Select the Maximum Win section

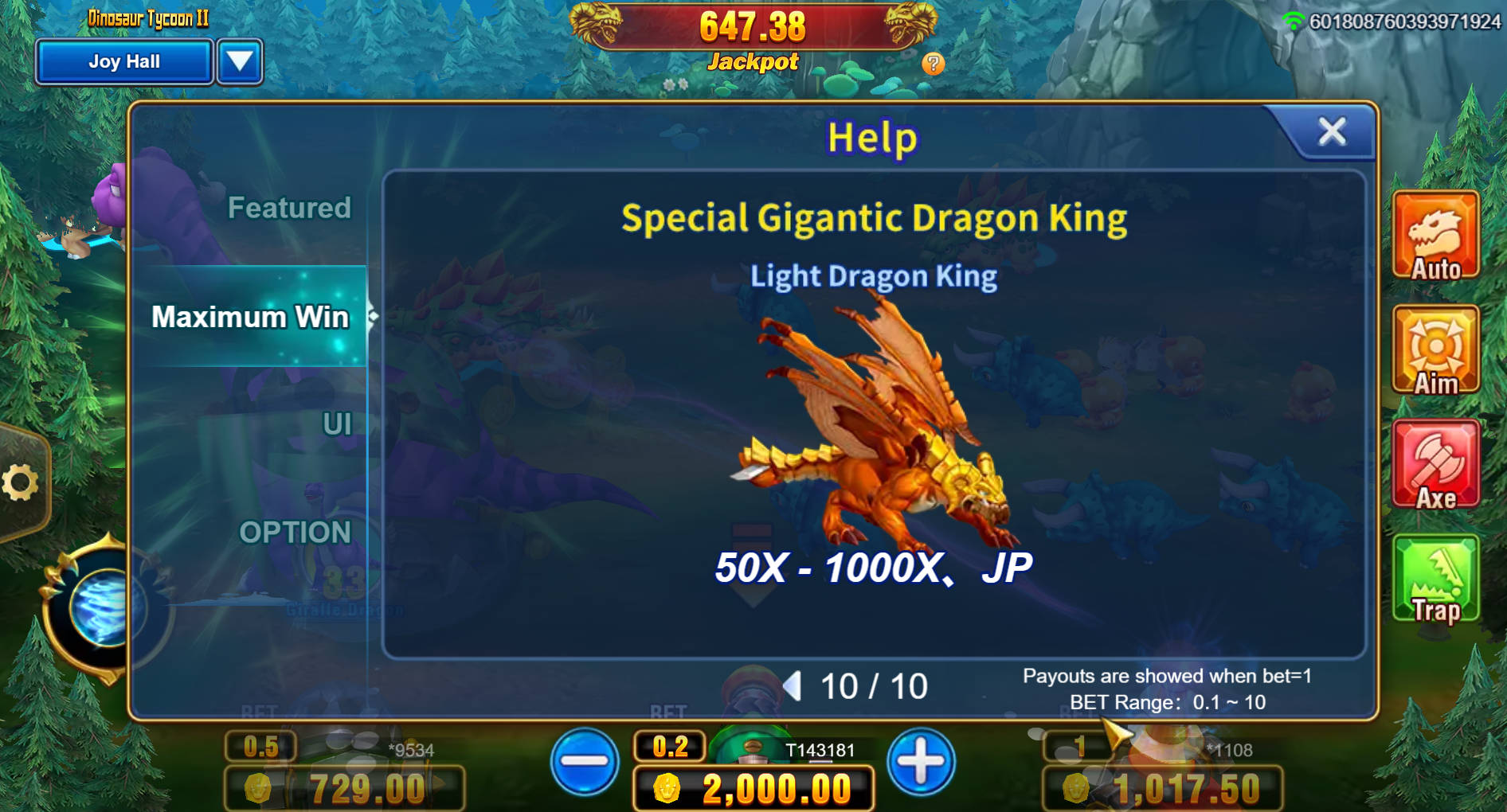[x=251, y=316]
